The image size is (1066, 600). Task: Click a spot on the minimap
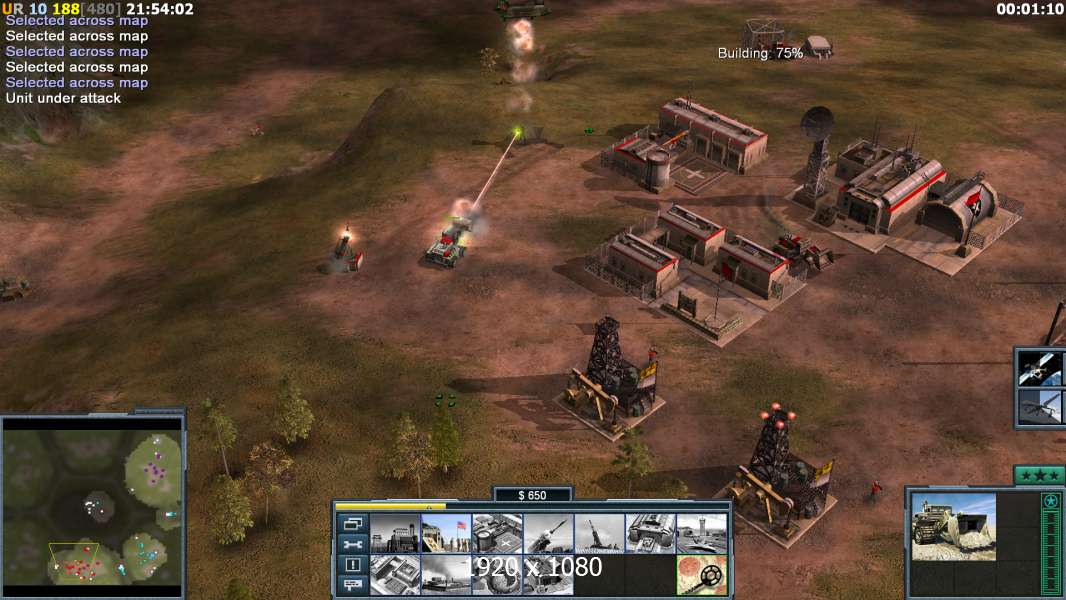pyautogui.click(x=92, y=500)
